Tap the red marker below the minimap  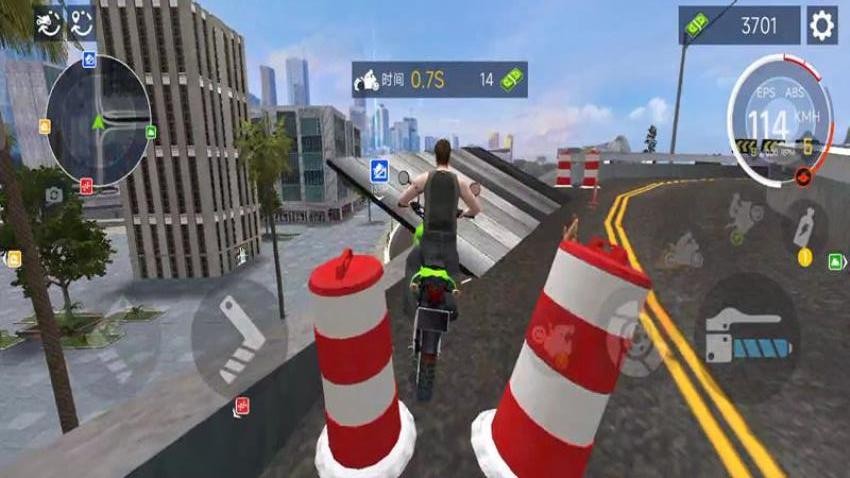(86, 185)
